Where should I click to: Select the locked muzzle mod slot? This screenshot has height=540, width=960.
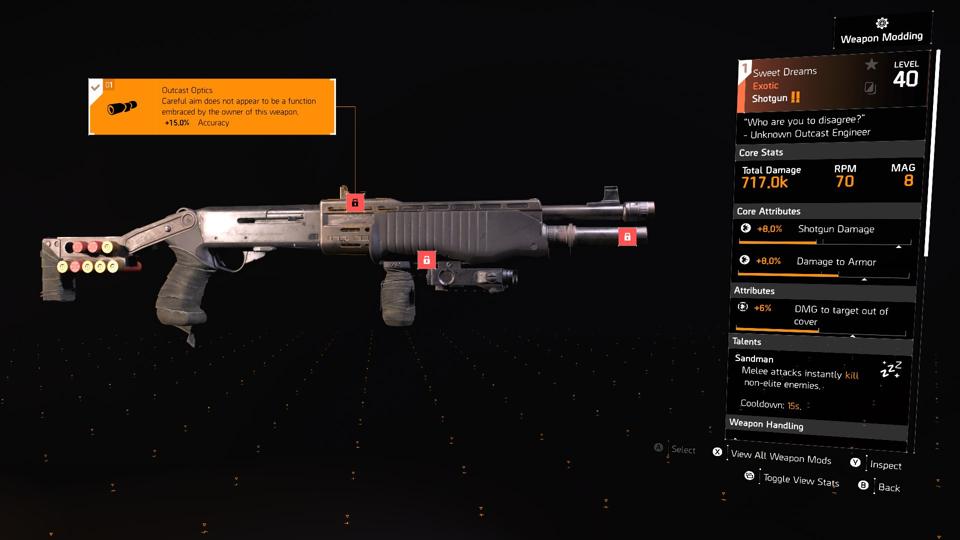click(627, 237)
